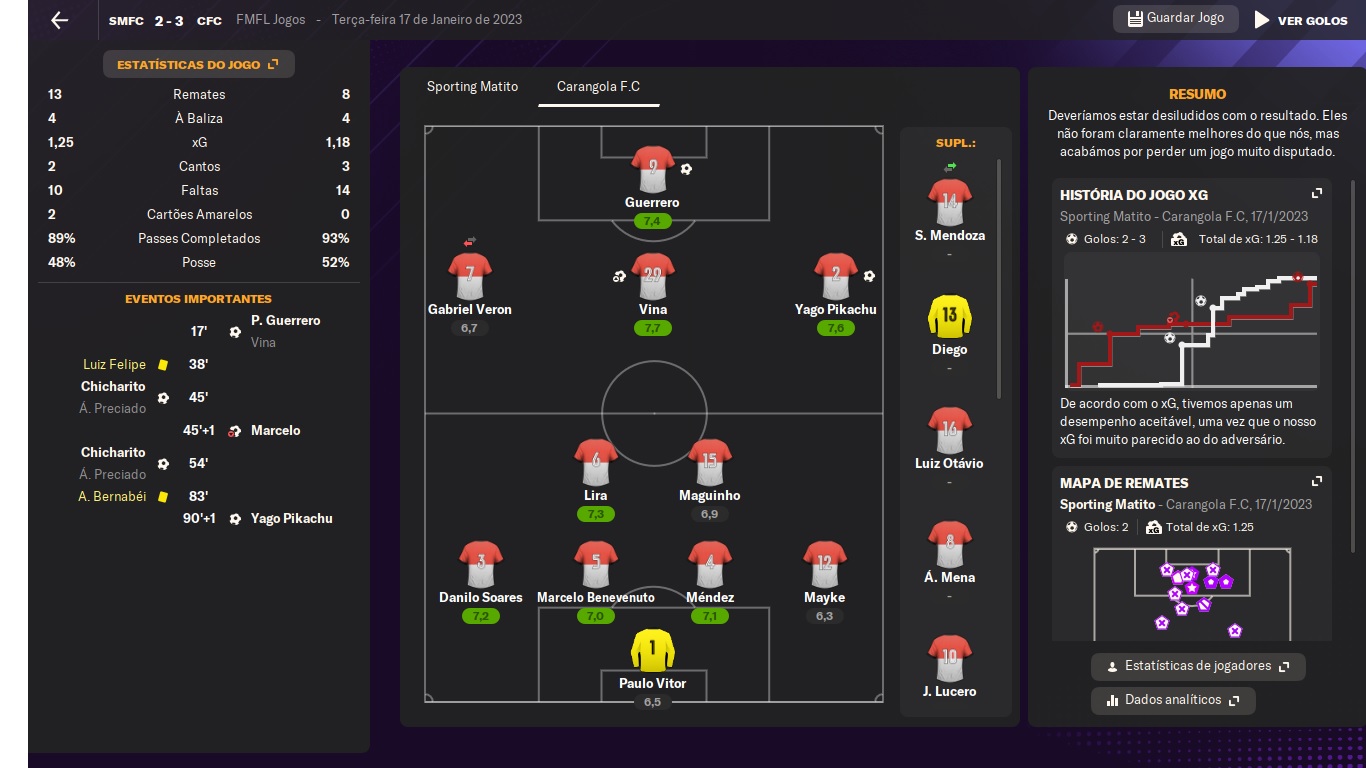Expand the História do Jogo xG panel
The width and height of the screenshot is (1366, 768).
pos(1317,194)
